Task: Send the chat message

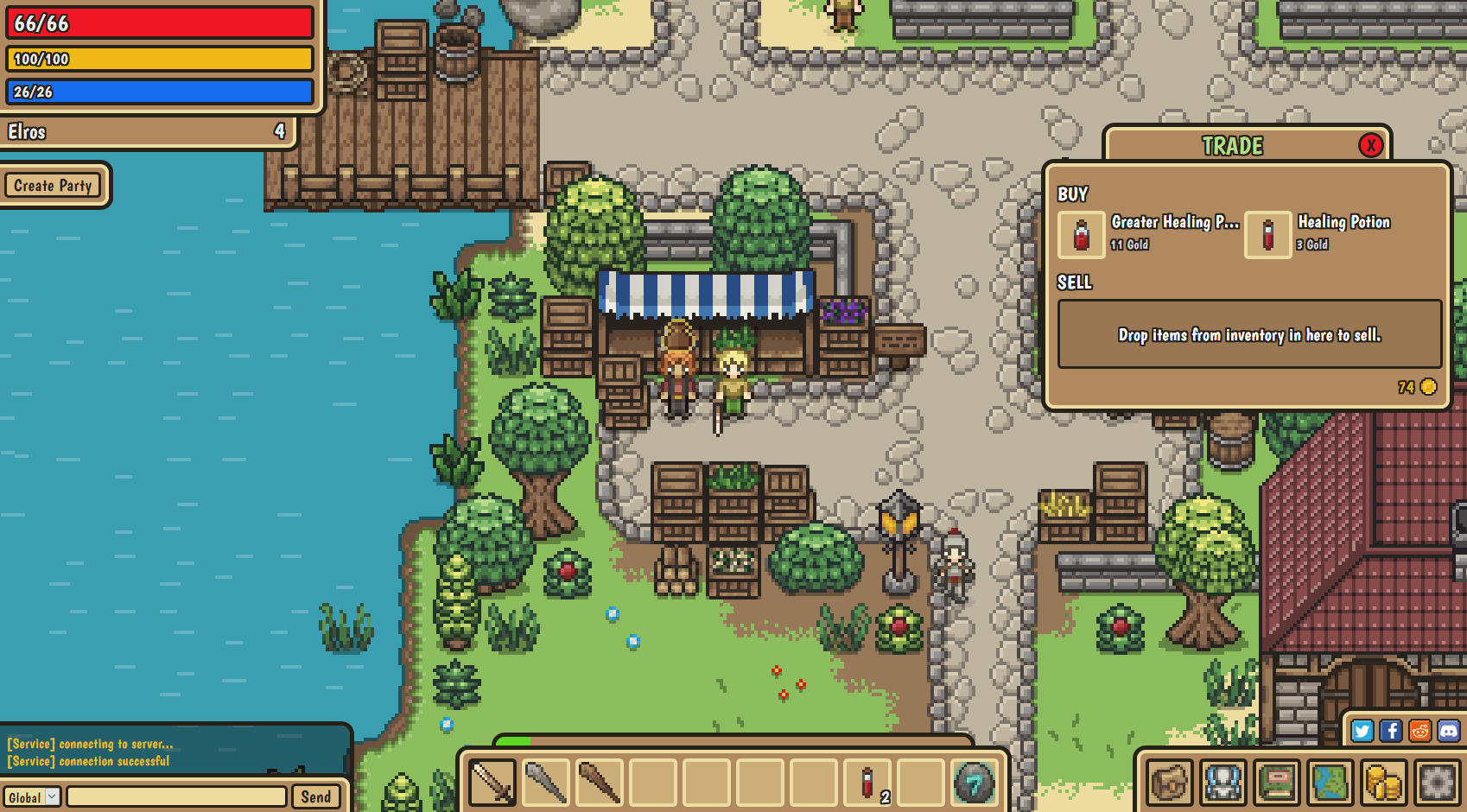Action: tap(315, 796)
